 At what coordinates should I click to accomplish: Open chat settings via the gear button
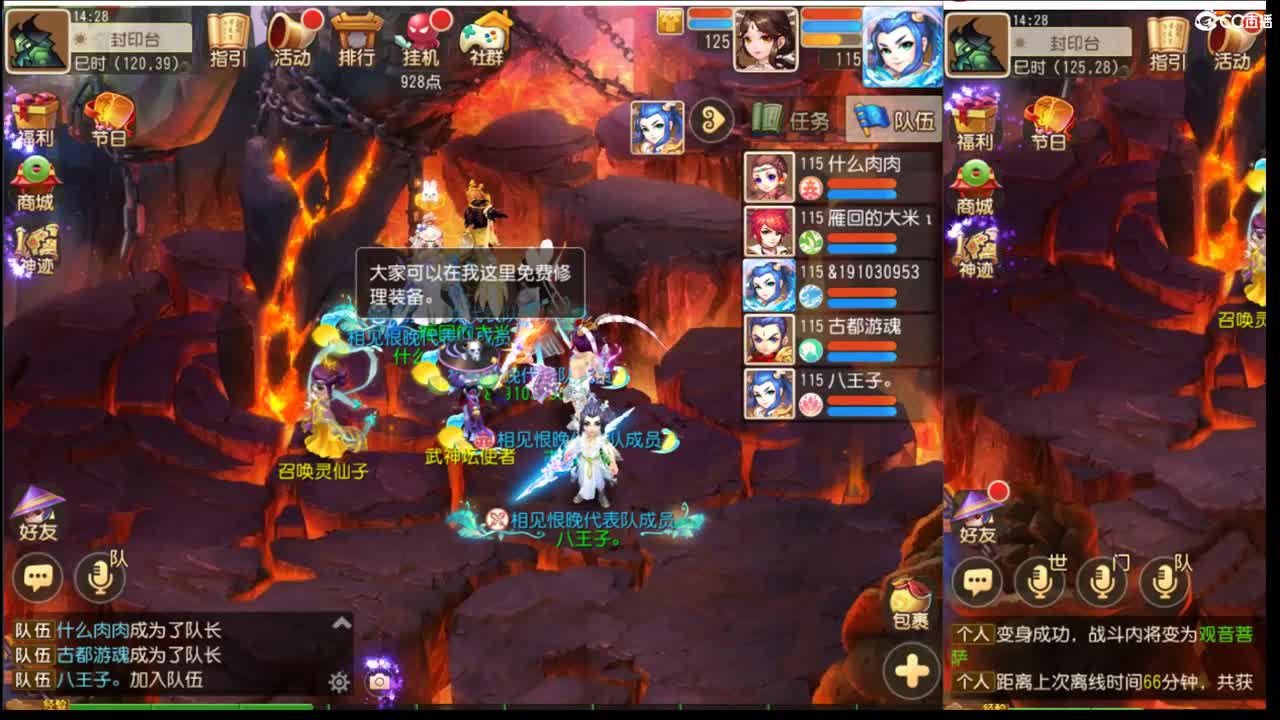[x=337, y=680]
